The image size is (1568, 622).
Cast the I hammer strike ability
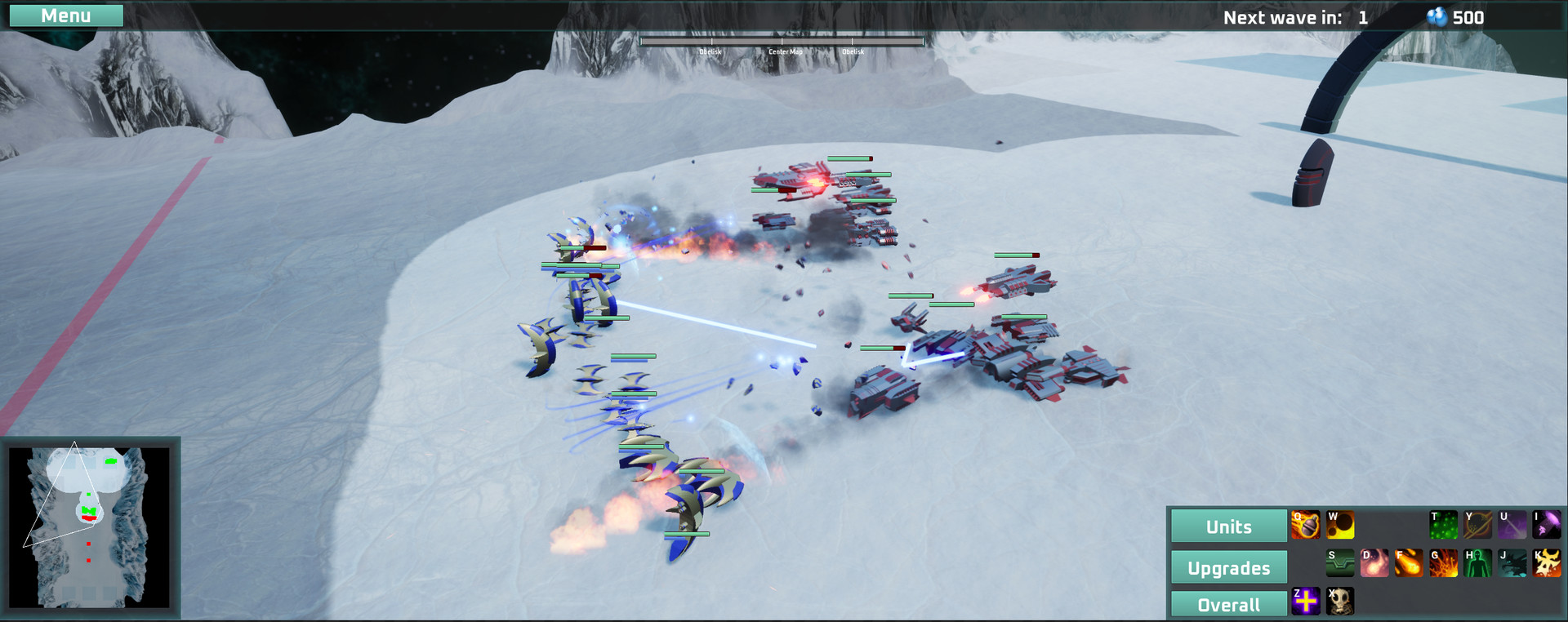point(1547,523)
